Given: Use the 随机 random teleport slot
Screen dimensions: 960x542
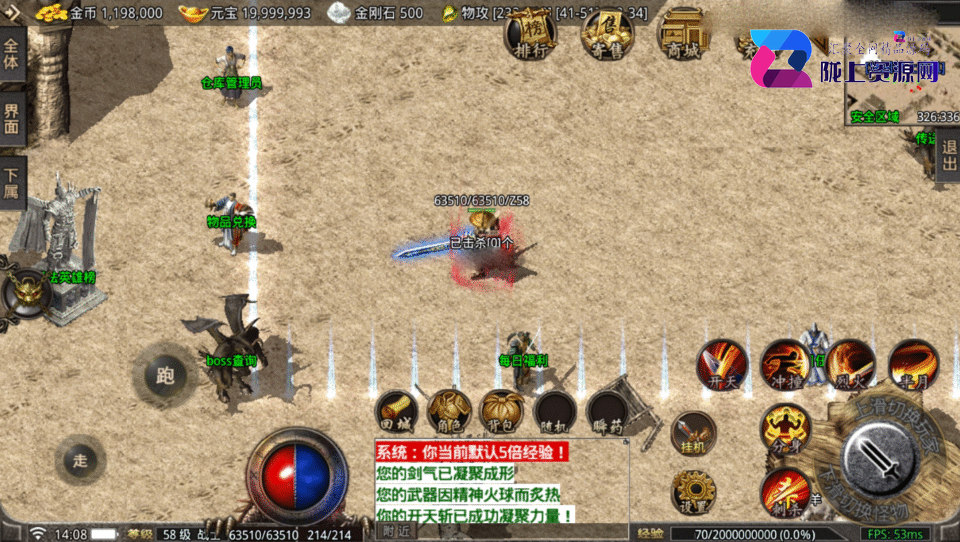Looking at the screenshot, I should coord(555,411).
